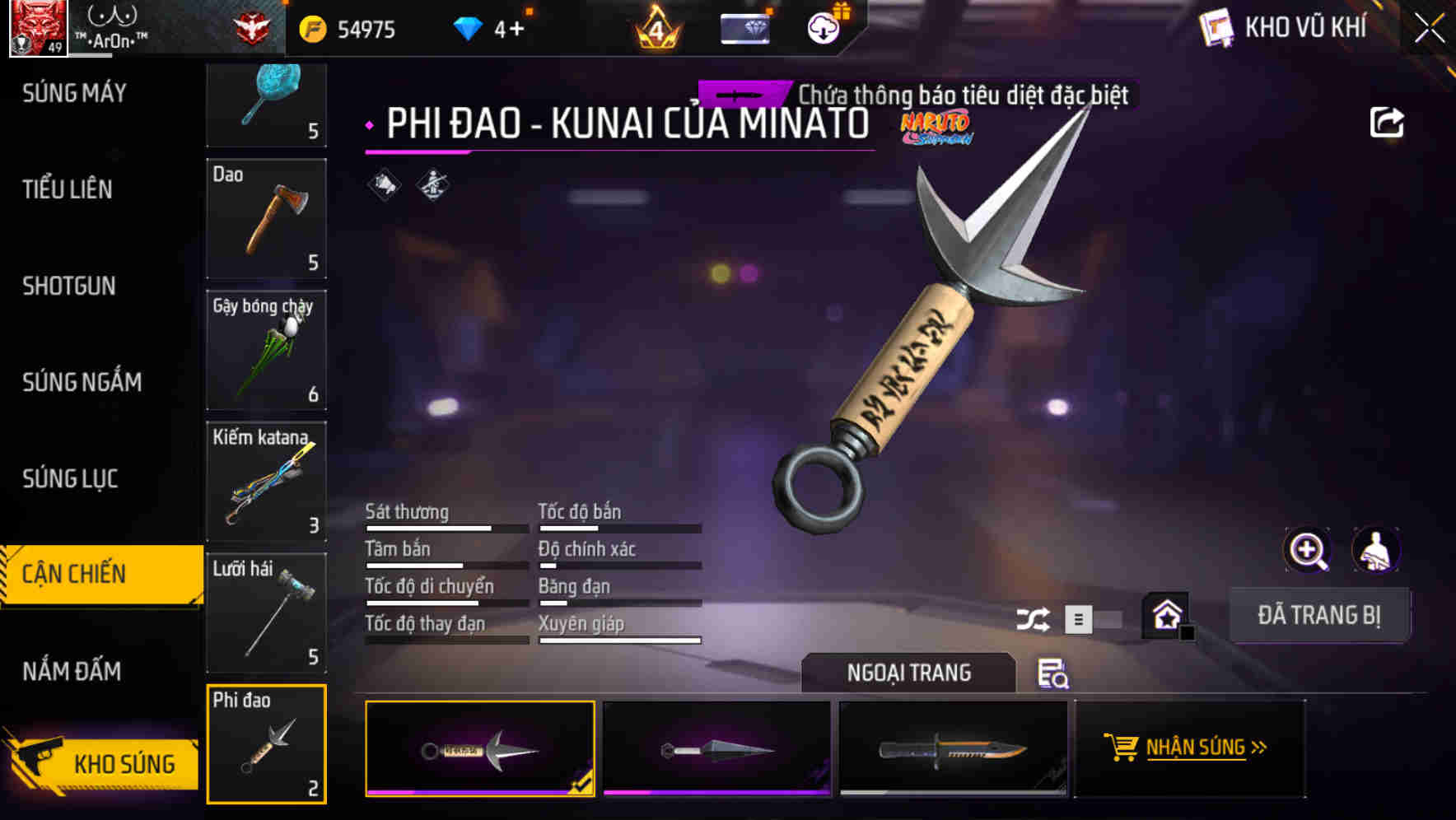Open the magnifier zoom preview icon

1308,550
